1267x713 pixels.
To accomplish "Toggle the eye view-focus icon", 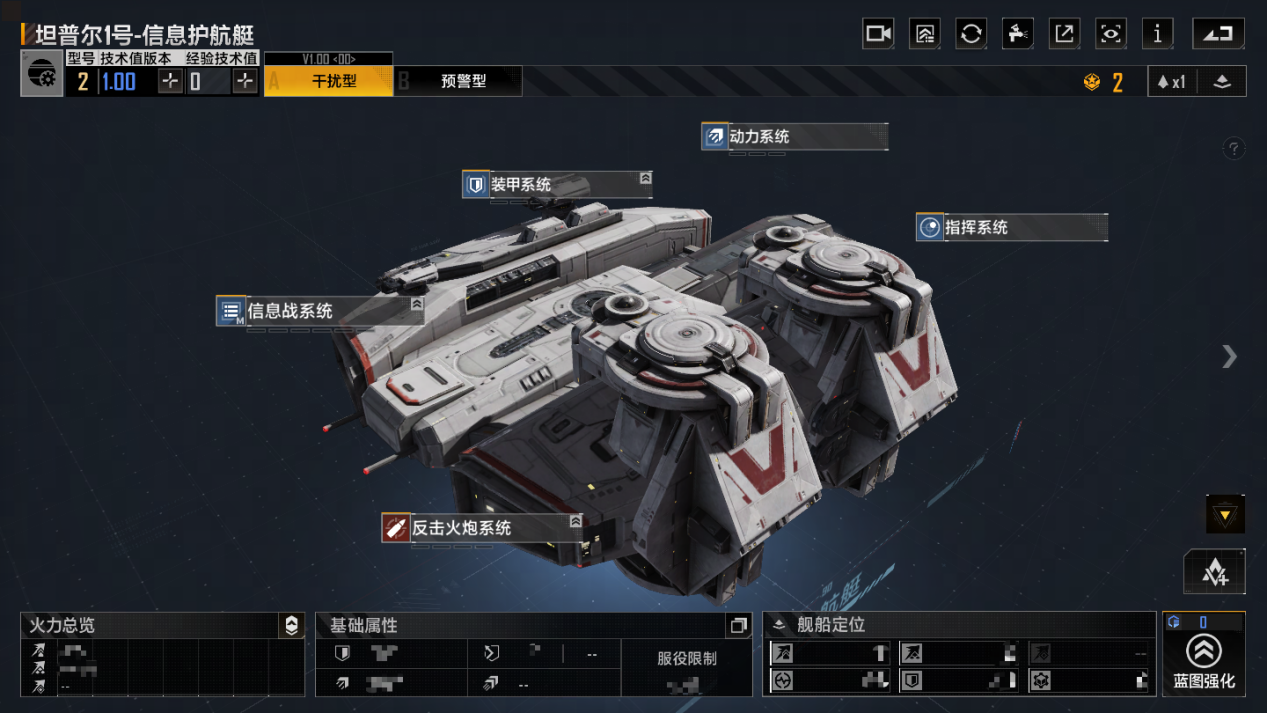I will [x=1110, y=34].
